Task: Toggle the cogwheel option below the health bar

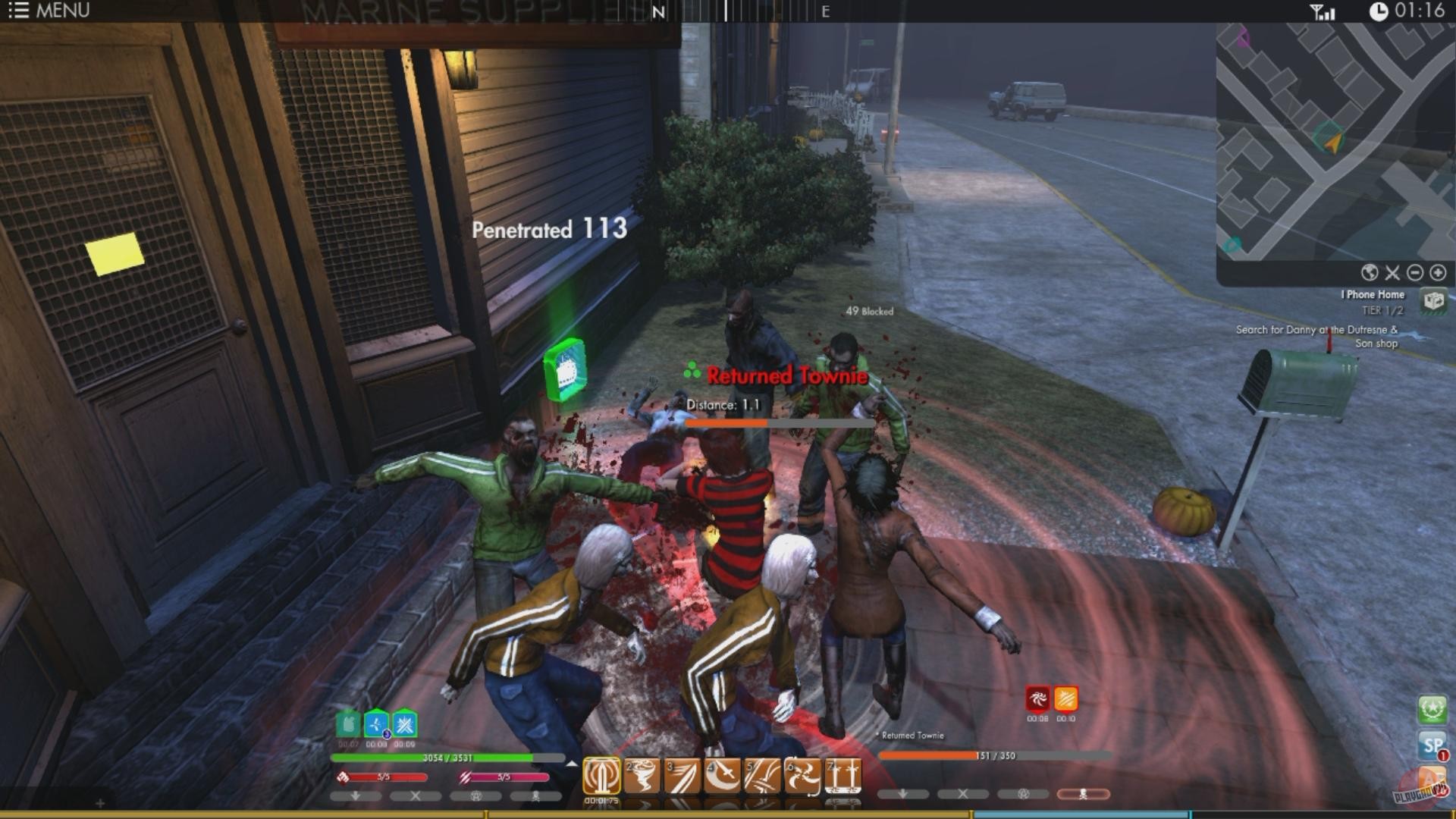Action: 475,795
